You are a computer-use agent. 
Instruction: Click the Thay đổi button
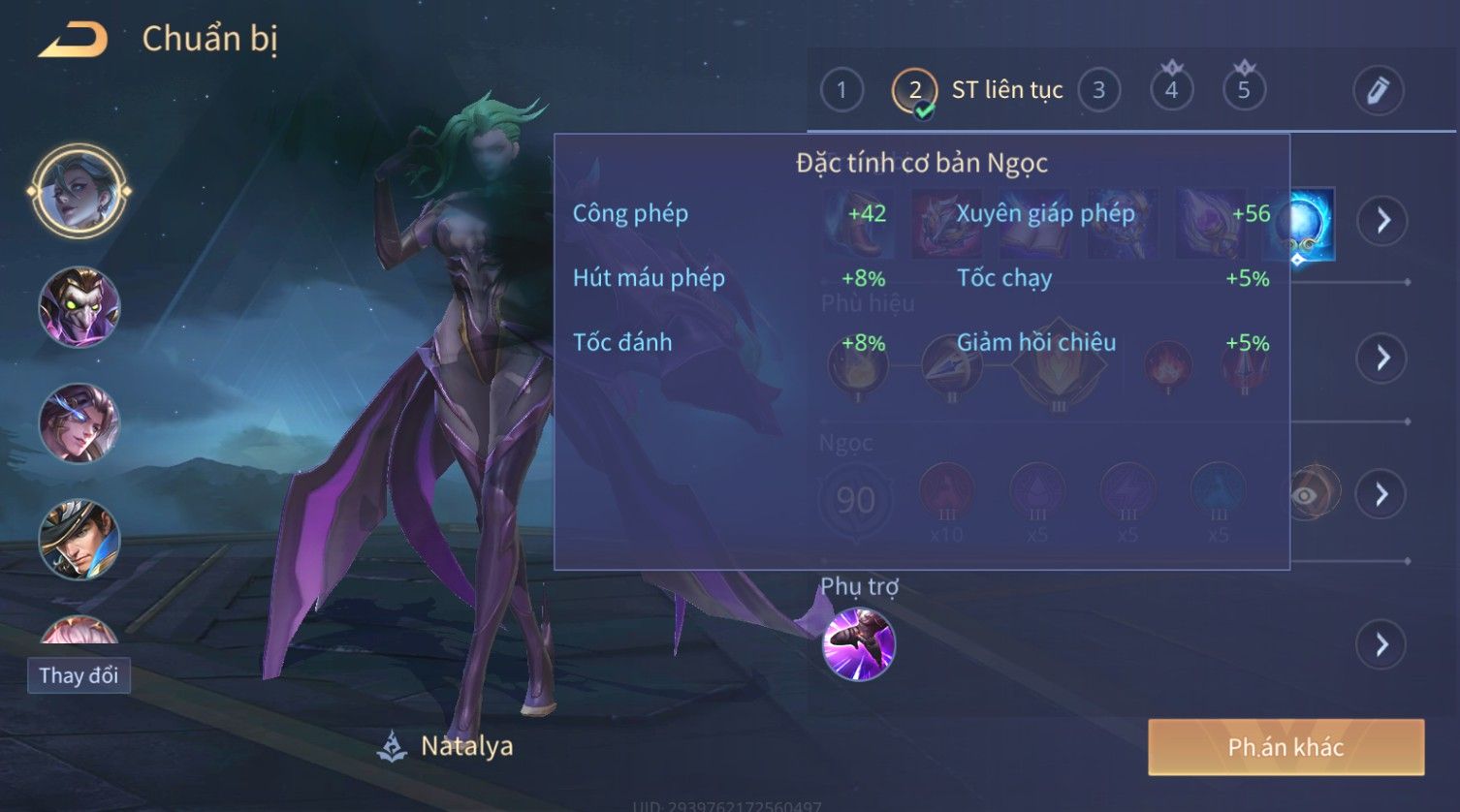pyautogui.click(x=79, y=675)
